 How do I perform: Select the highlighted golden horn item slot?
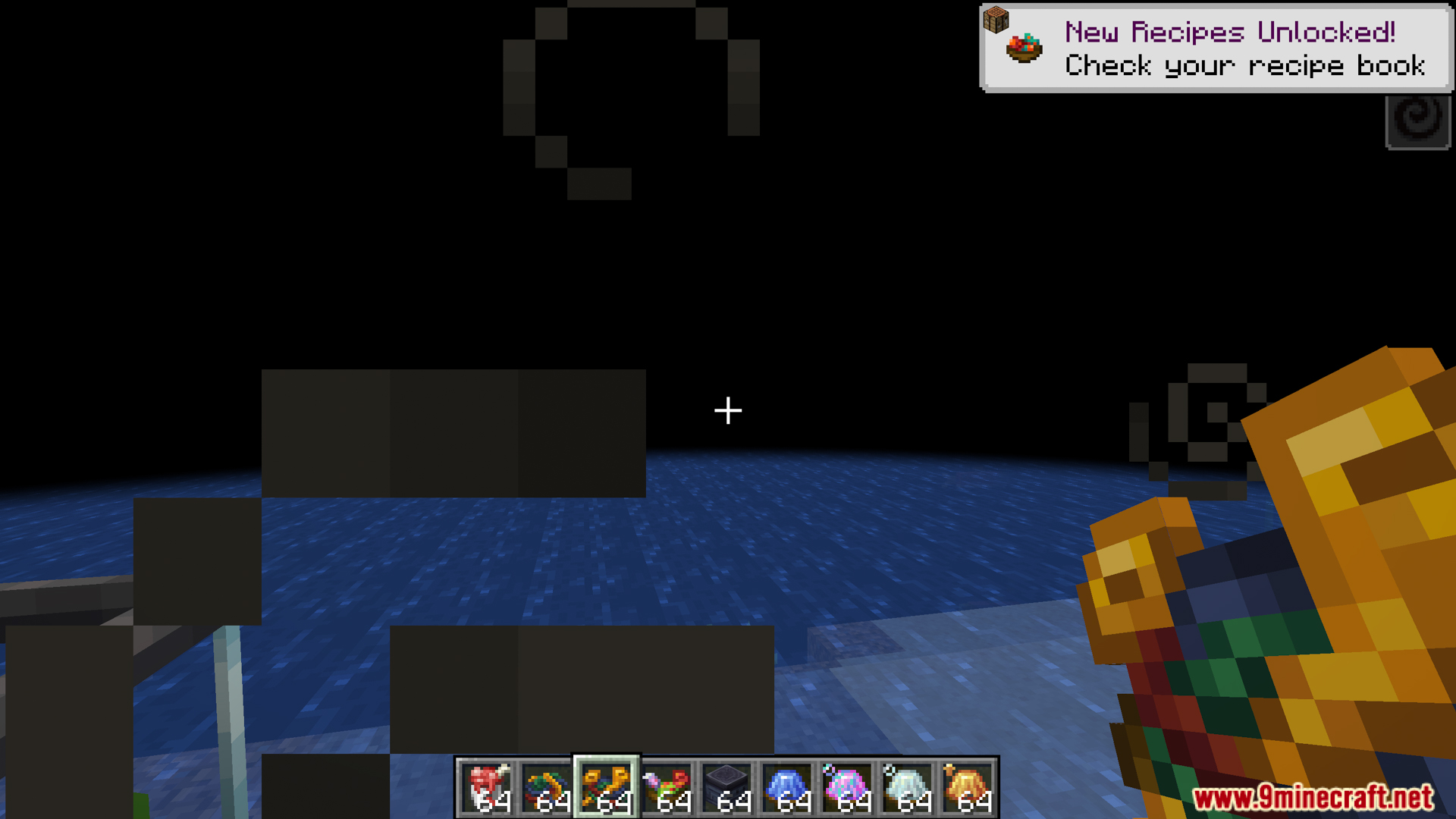607,787
